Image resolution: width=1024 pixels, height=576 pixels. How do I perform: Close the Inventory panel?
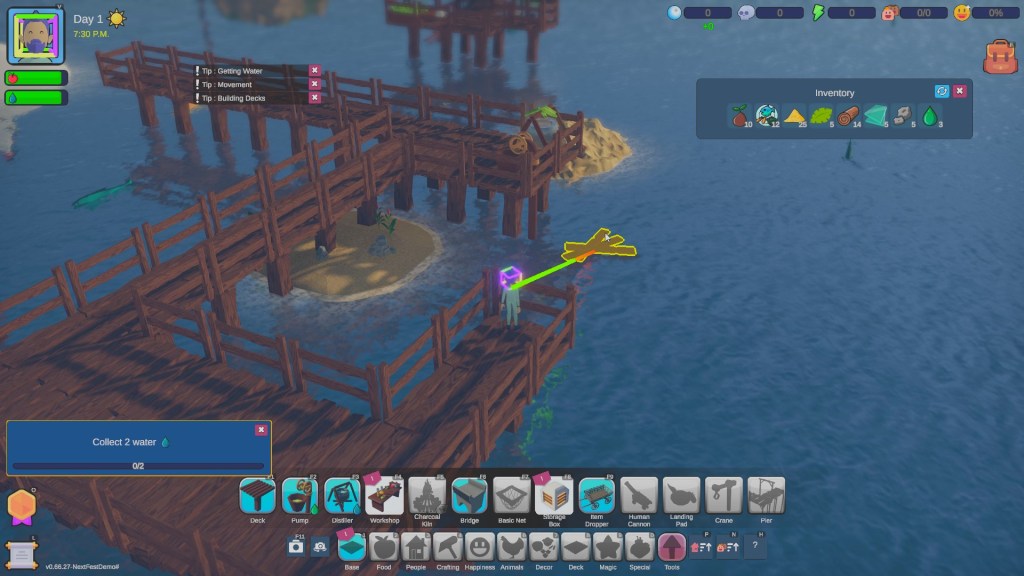point(959,91)
